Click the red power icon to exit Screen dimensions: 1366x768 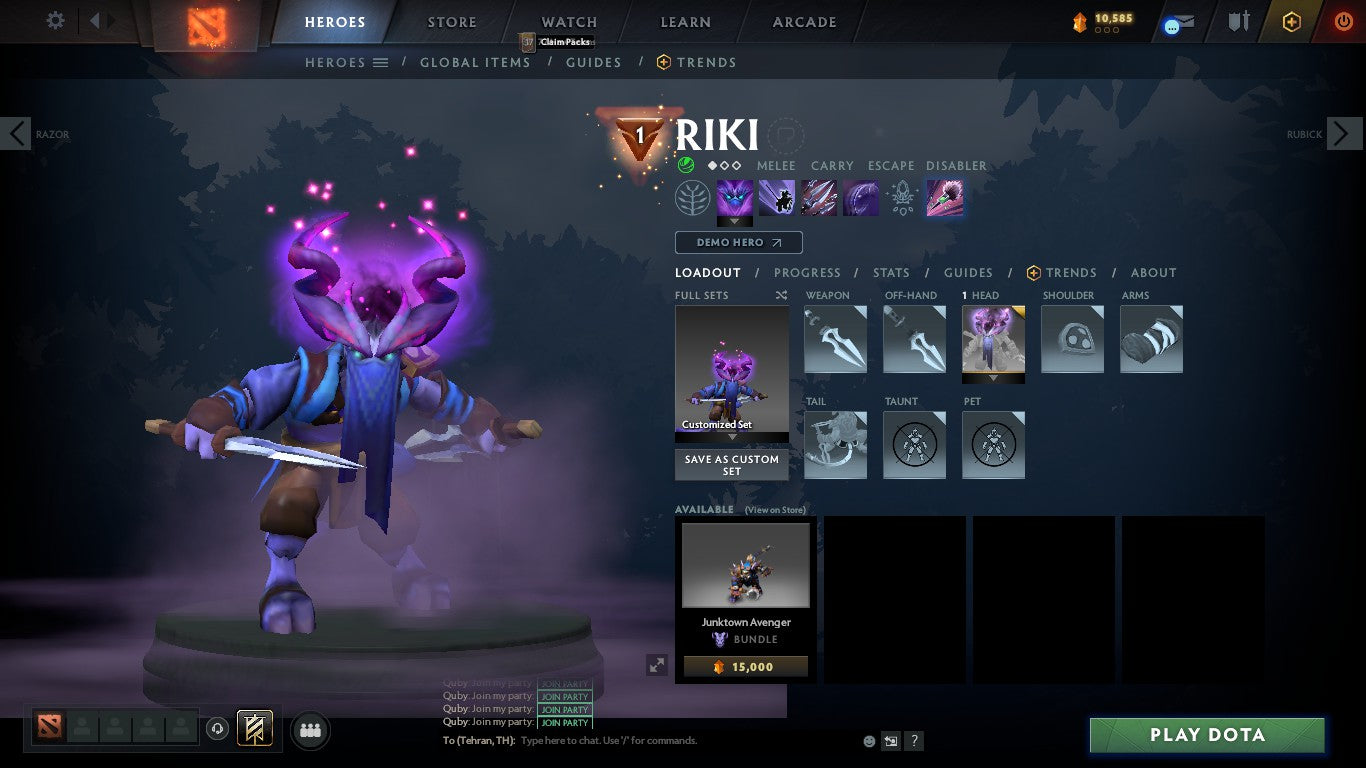(x=1341, y=21)
